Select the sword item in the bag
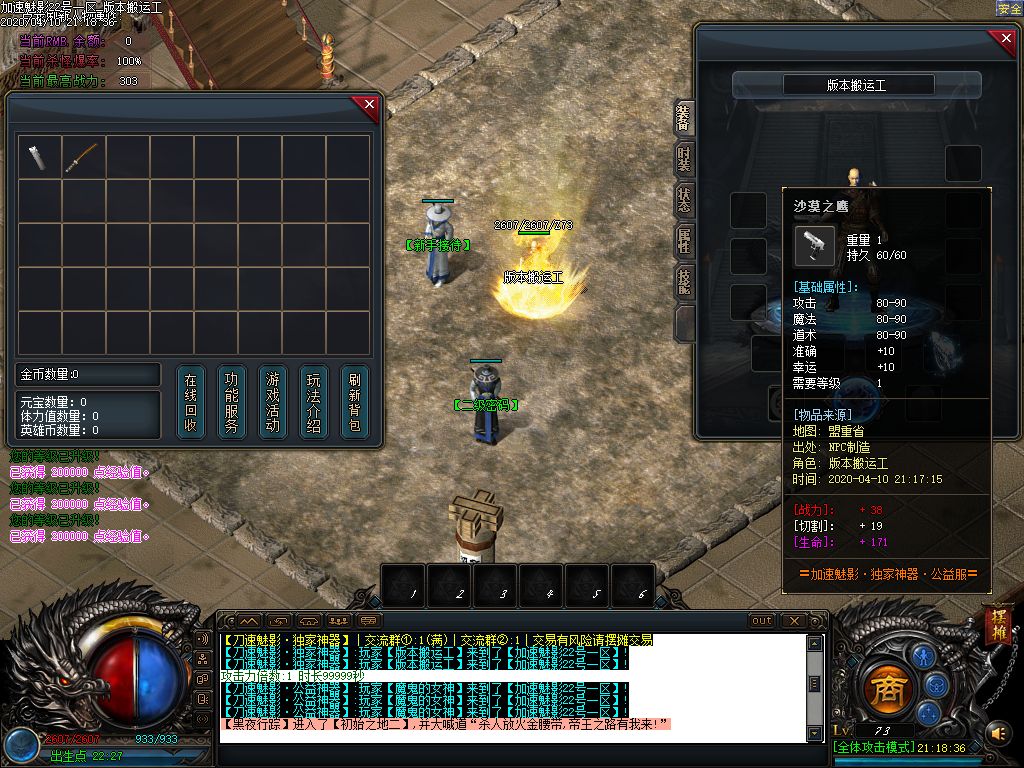1024x768 pixels. [82, 157]
